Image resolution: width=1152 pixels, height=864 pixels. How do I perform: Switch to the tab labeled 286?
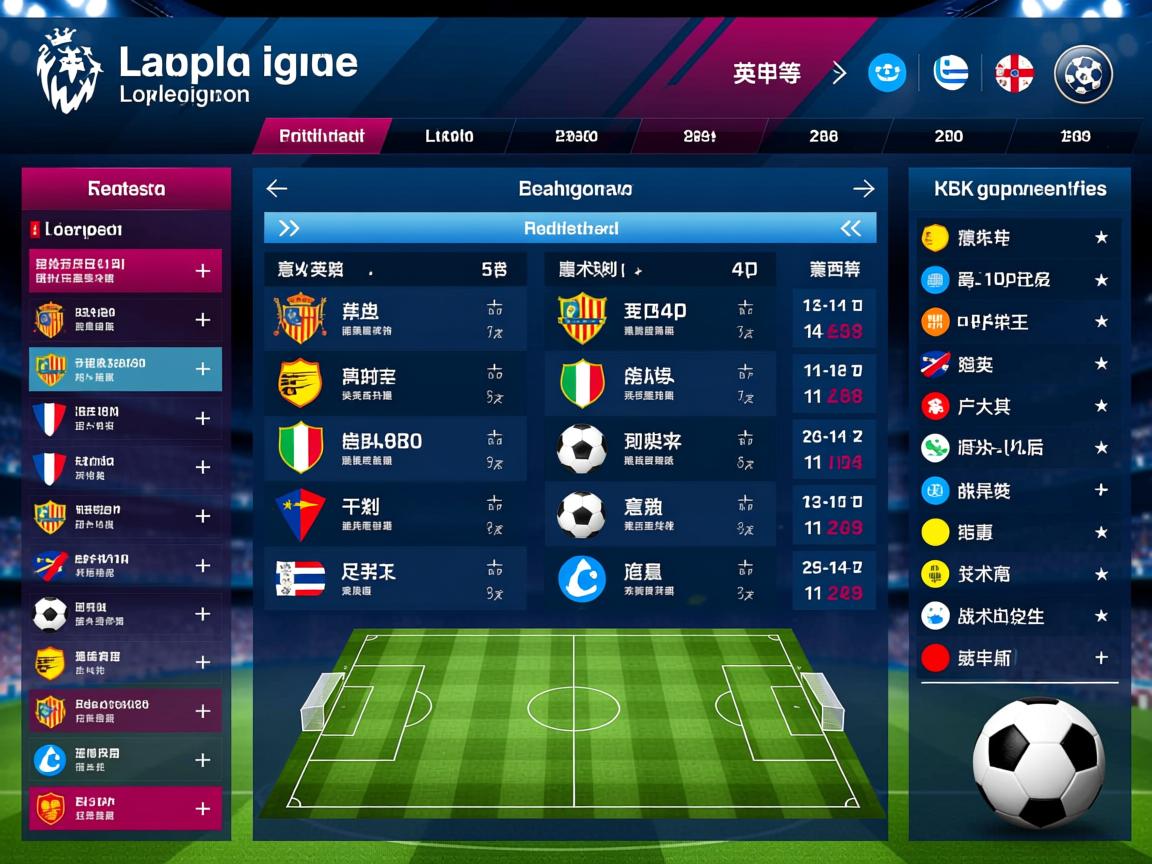(x=823, y=136)
